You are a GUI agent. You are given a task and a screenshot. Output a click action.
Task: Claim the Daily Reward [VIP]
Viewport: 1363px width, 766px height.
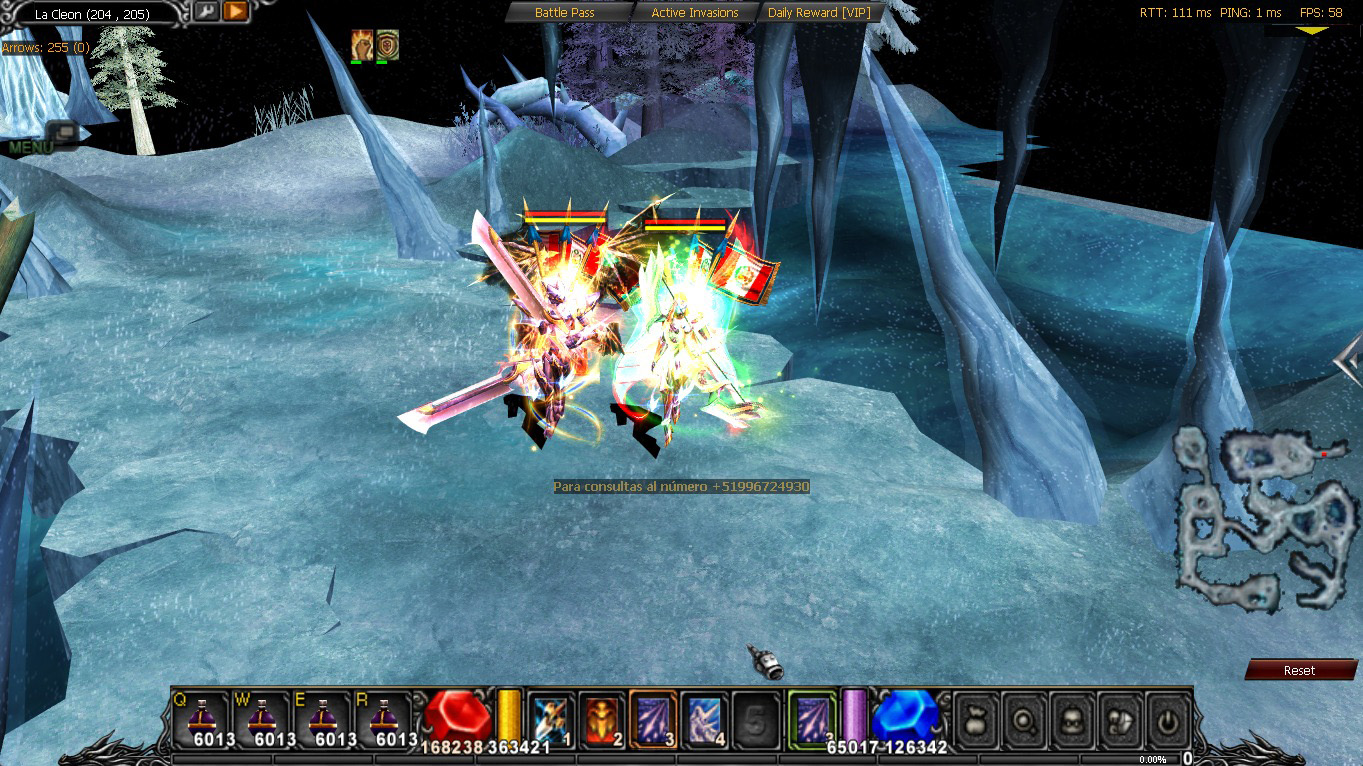tap(817, 13)
